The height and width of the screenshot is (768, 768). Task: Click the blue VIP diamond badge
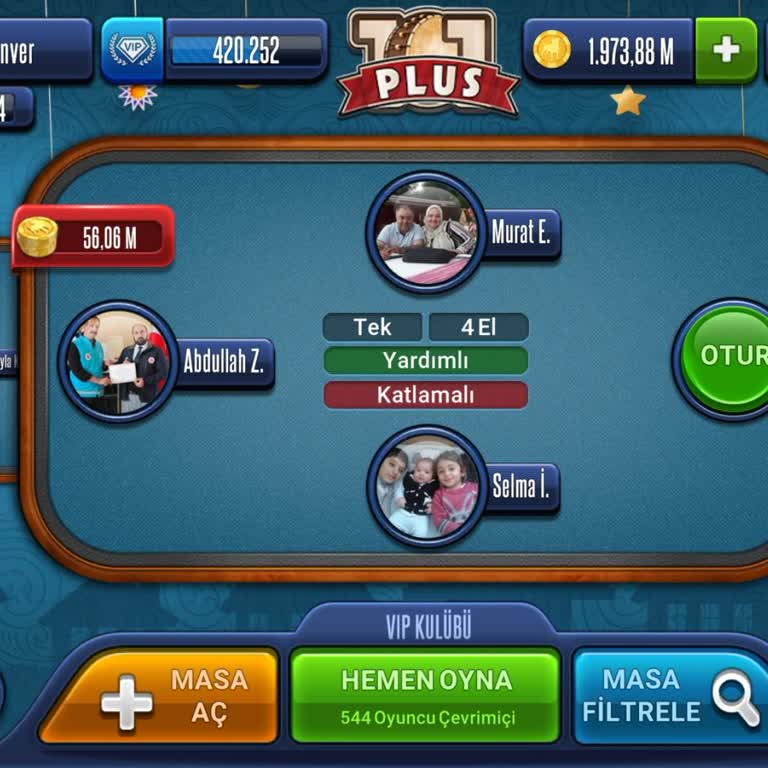[132, 50]
